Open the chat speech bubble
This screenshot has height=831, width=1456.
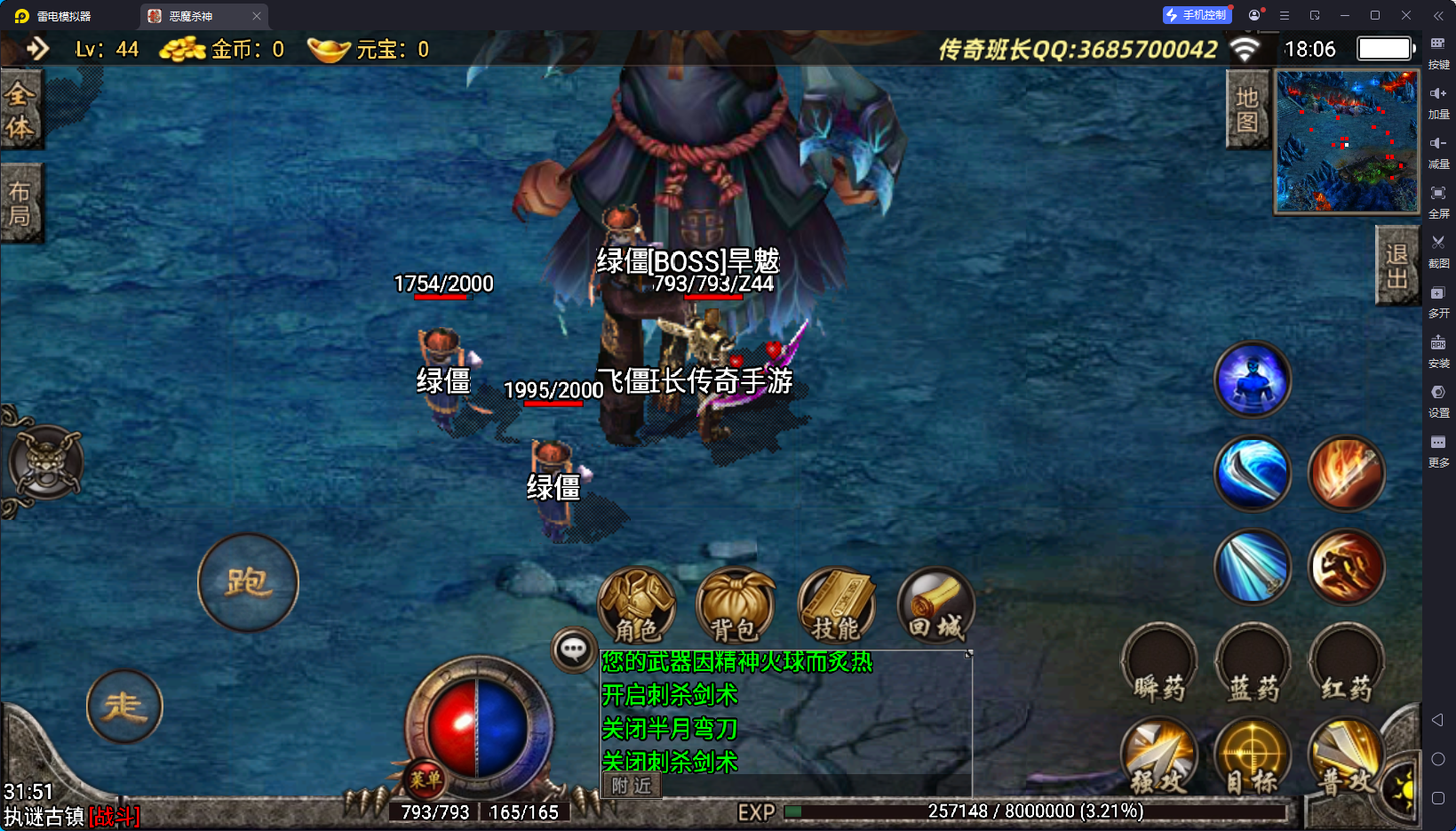coord(573,650)
